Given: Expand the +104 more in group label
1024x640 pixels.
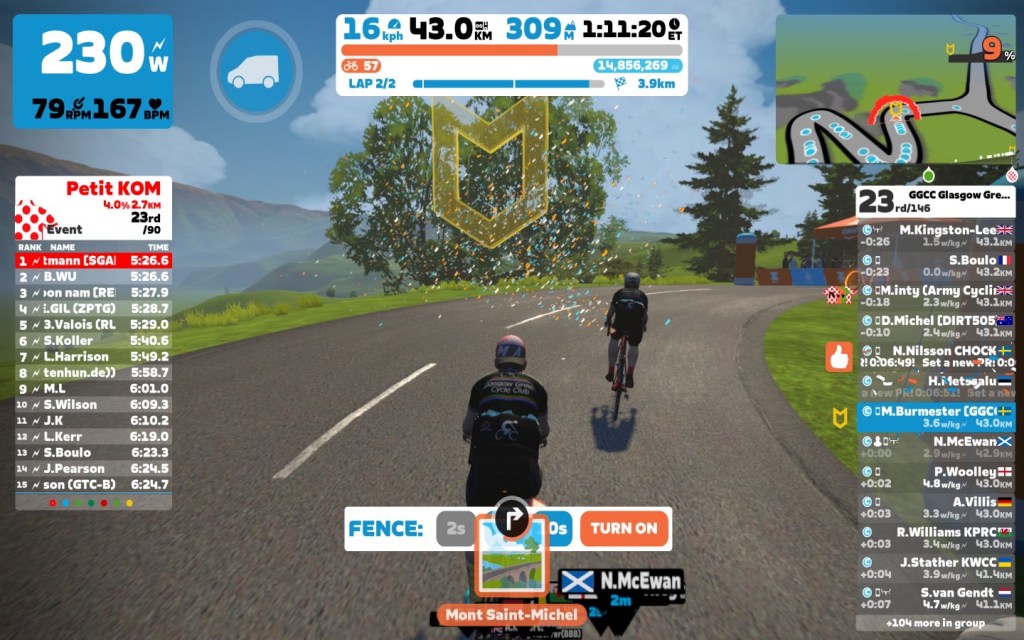Looking at the screenshot, I should point(935,622).
